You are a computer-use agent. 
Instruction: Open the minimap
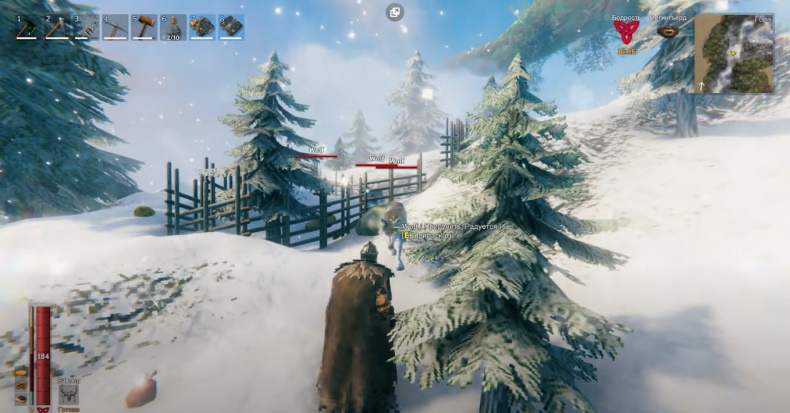734,53
